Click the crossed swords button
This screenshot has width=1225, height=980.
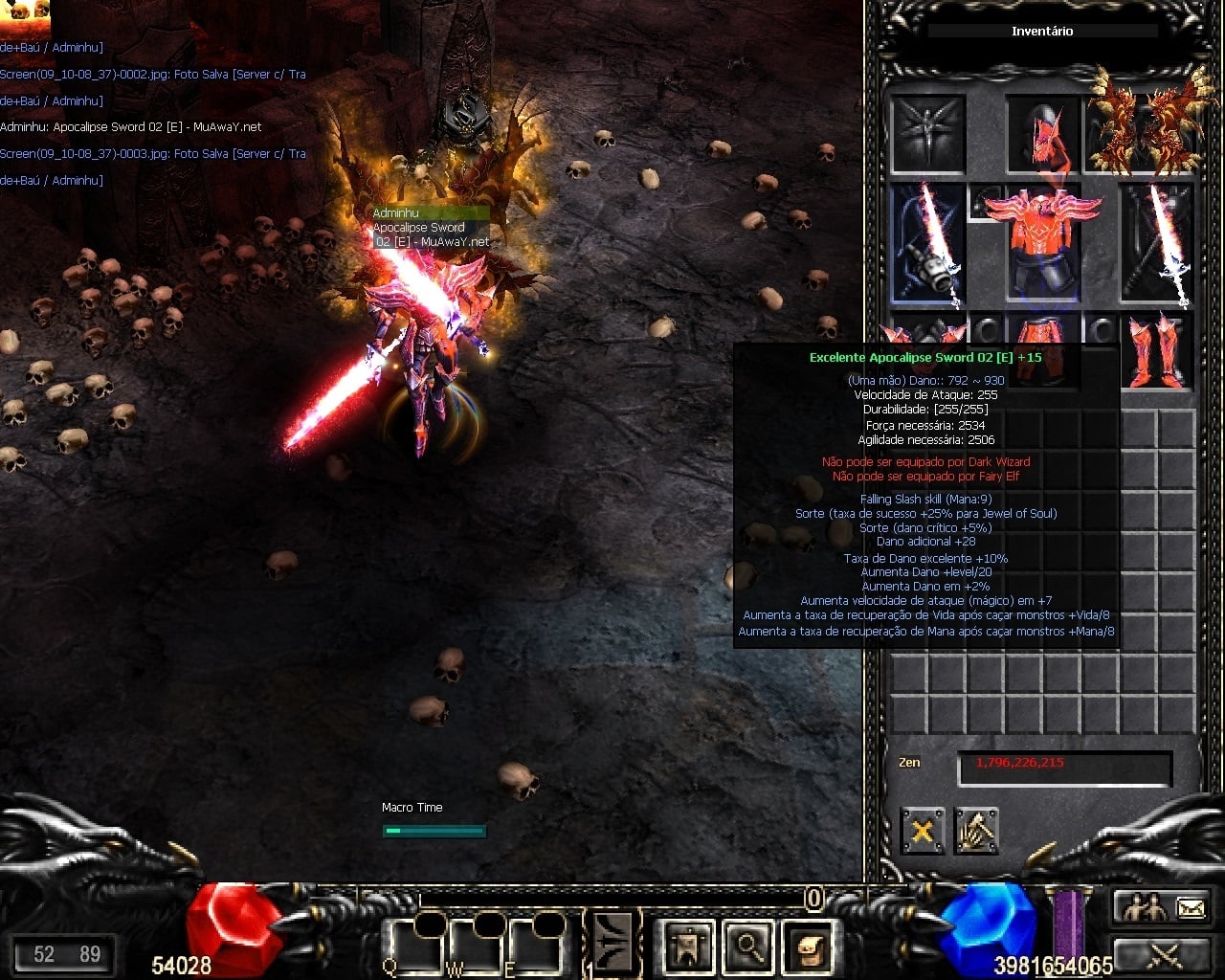tap(1164, 954)
